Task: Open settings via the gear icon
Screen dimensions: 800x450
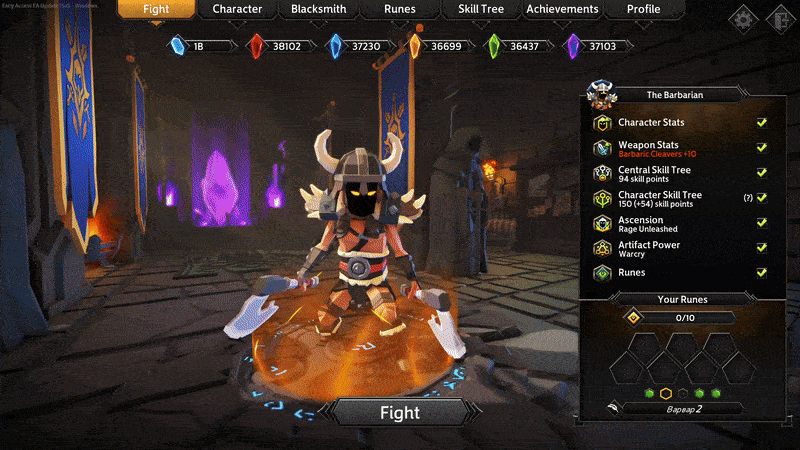Action: tap(743, 18)
